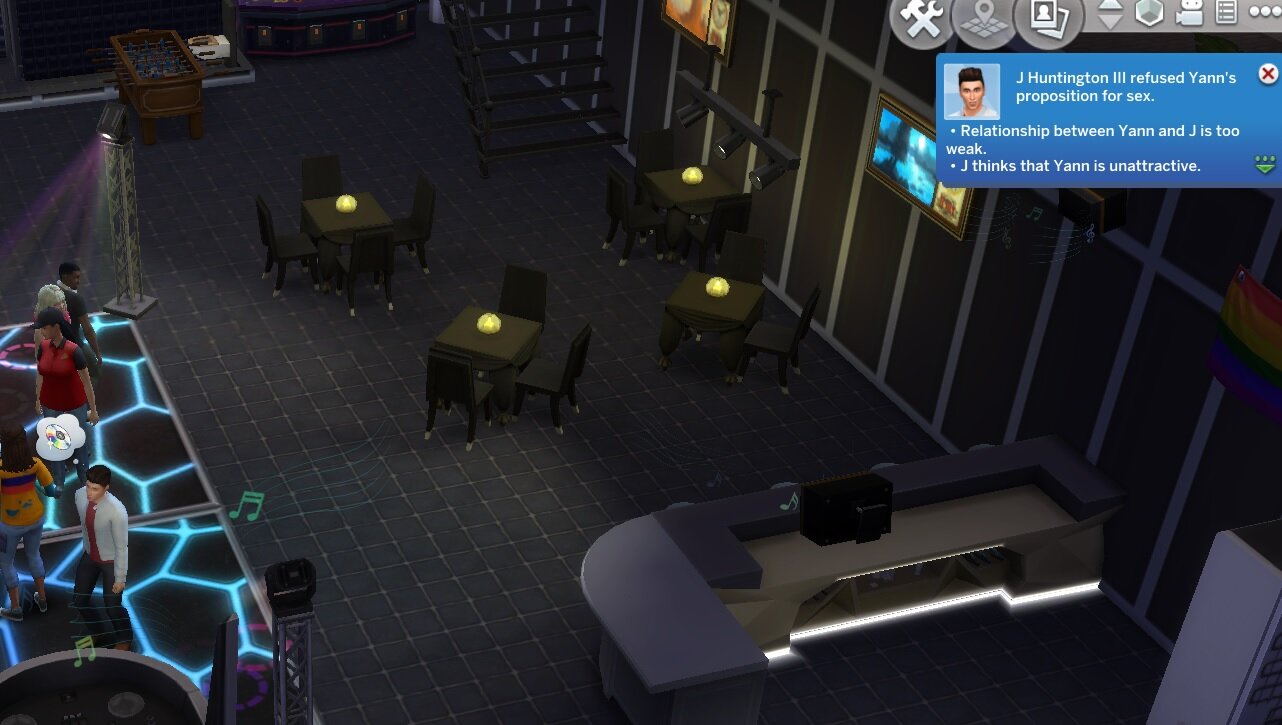Collapse notifications with green arrow

[1266, 164]
